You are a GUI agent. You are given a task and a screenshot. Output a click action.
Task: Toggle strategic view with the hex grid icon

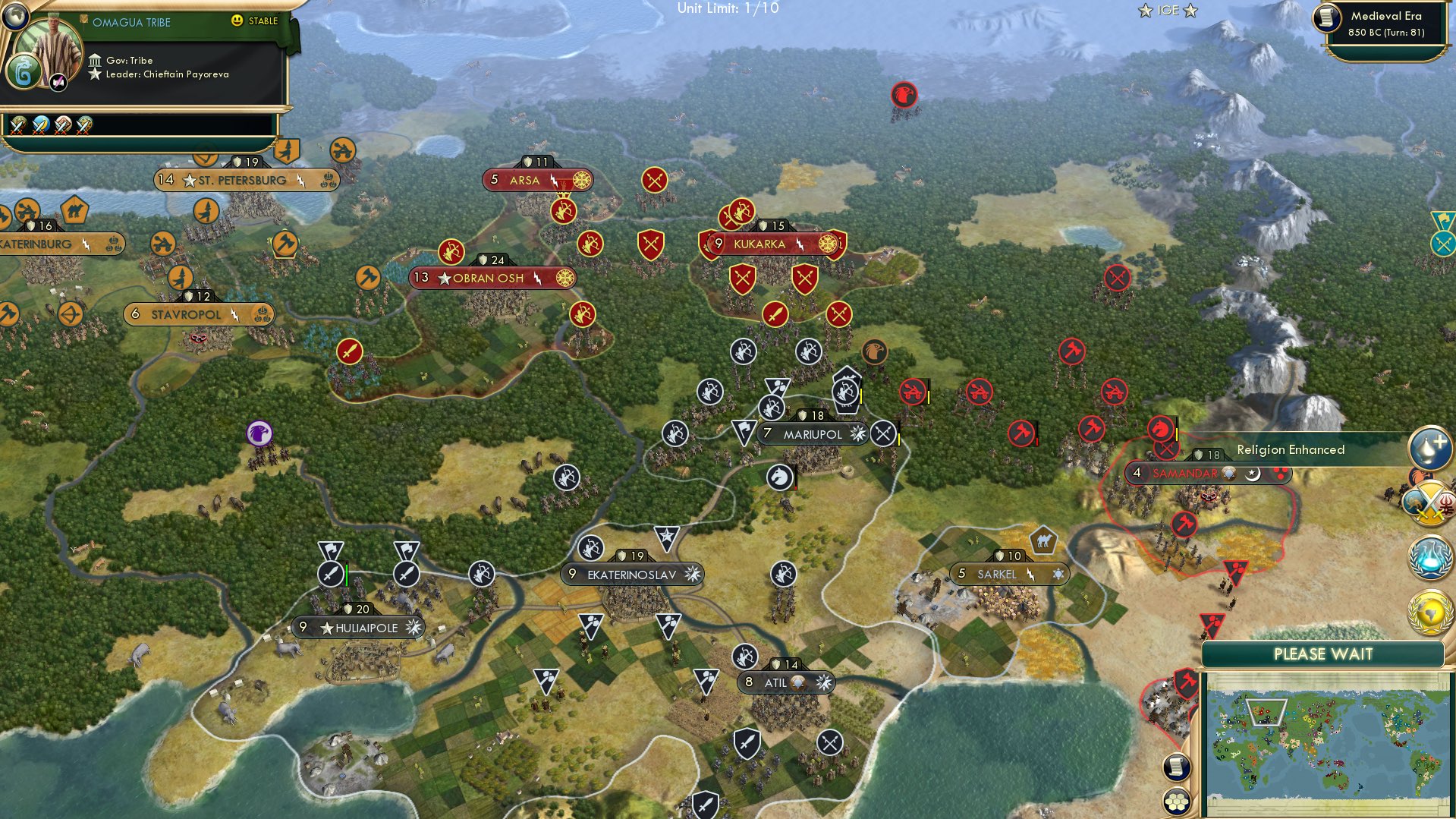pos(1176,802)
